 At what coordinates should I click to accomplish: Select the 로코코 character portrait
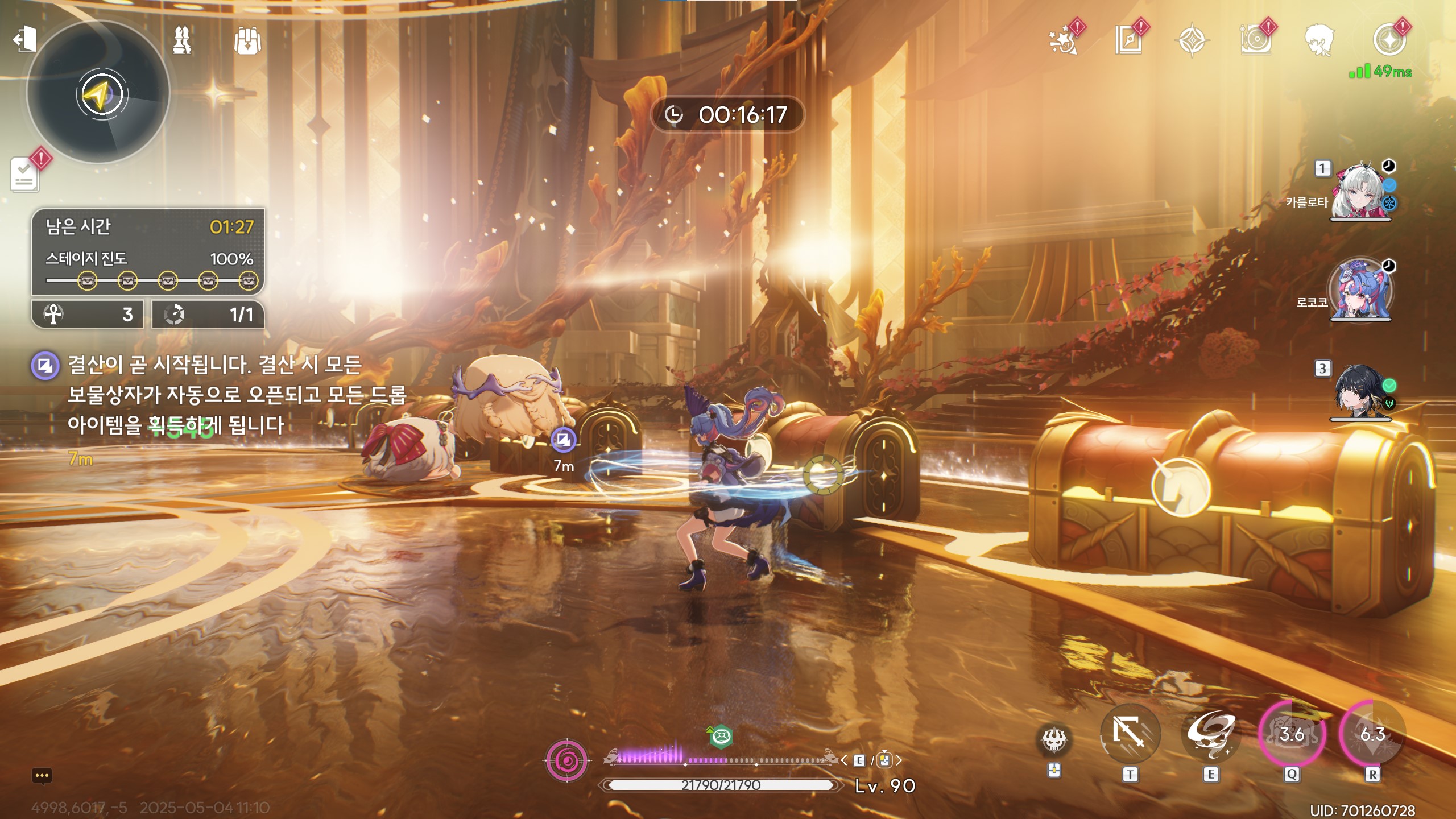1360,290
